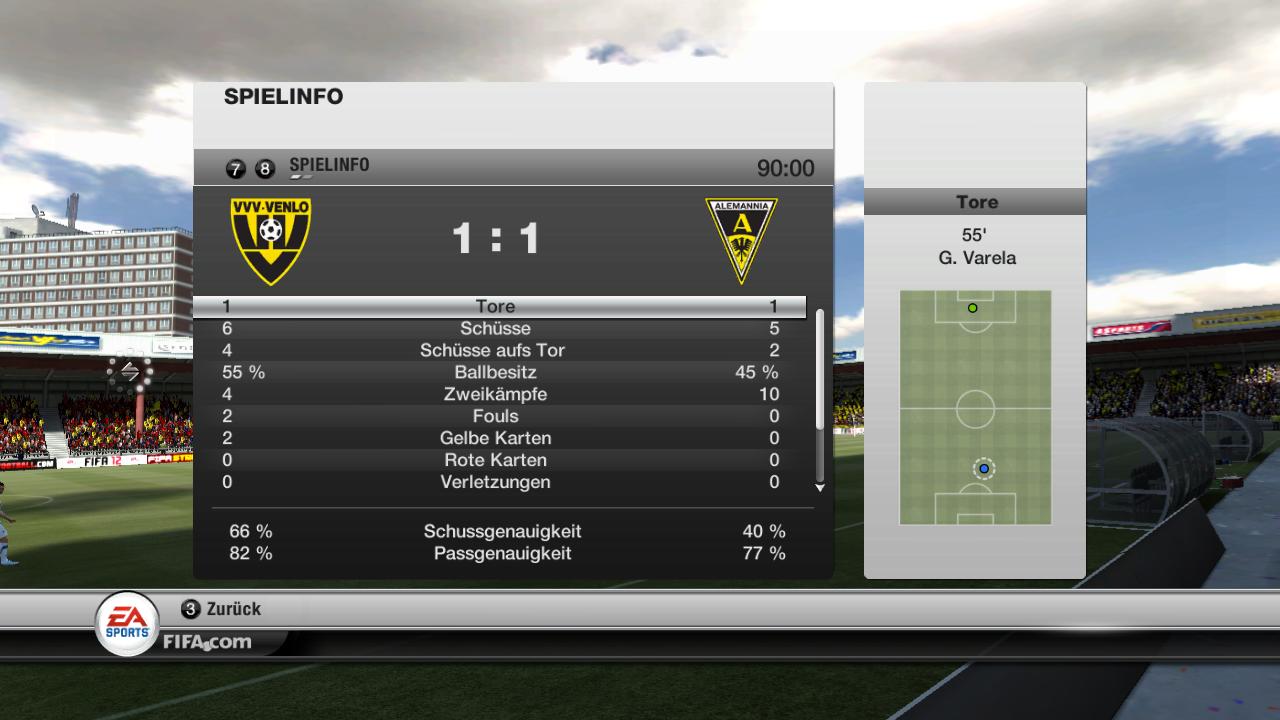This screenshot has width=1280, height=720.
Task: Select the Gelbe Karten row
Action: pos(497,438)
